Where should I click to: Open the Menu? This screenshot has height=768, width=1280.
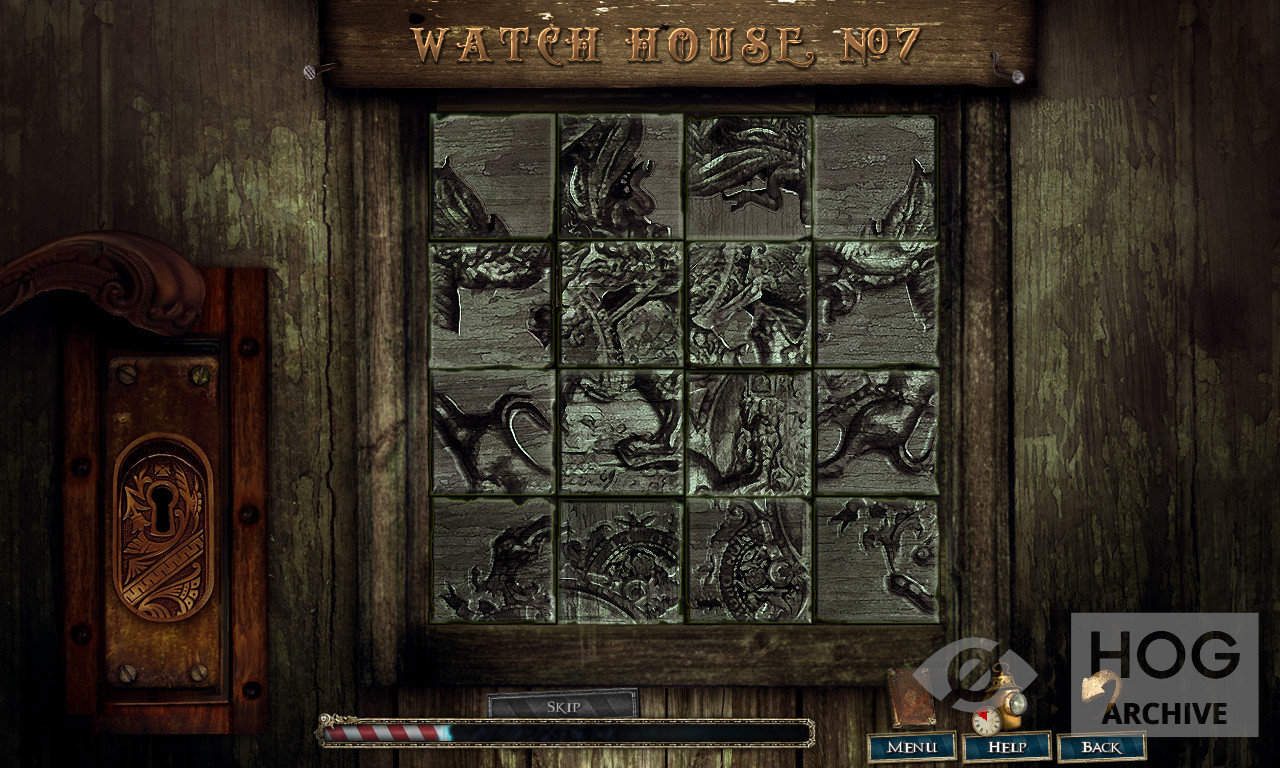(911, 747)
